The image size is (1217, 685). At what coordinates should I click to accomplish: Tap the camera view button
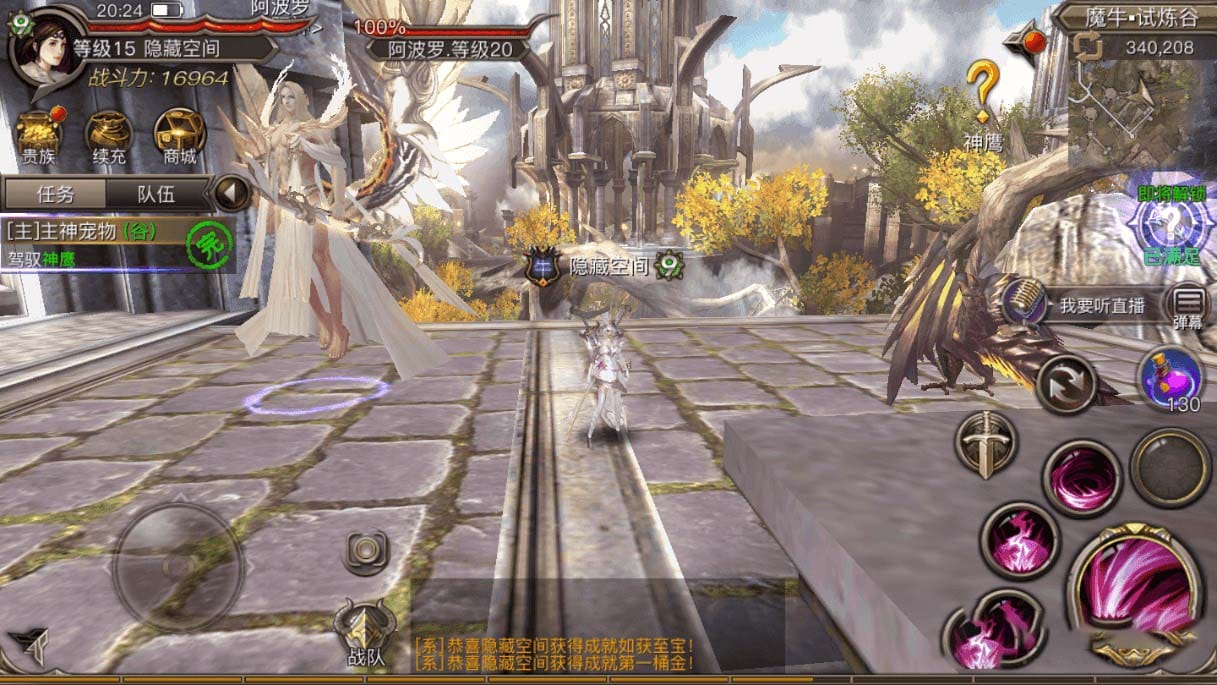[366, 551]
